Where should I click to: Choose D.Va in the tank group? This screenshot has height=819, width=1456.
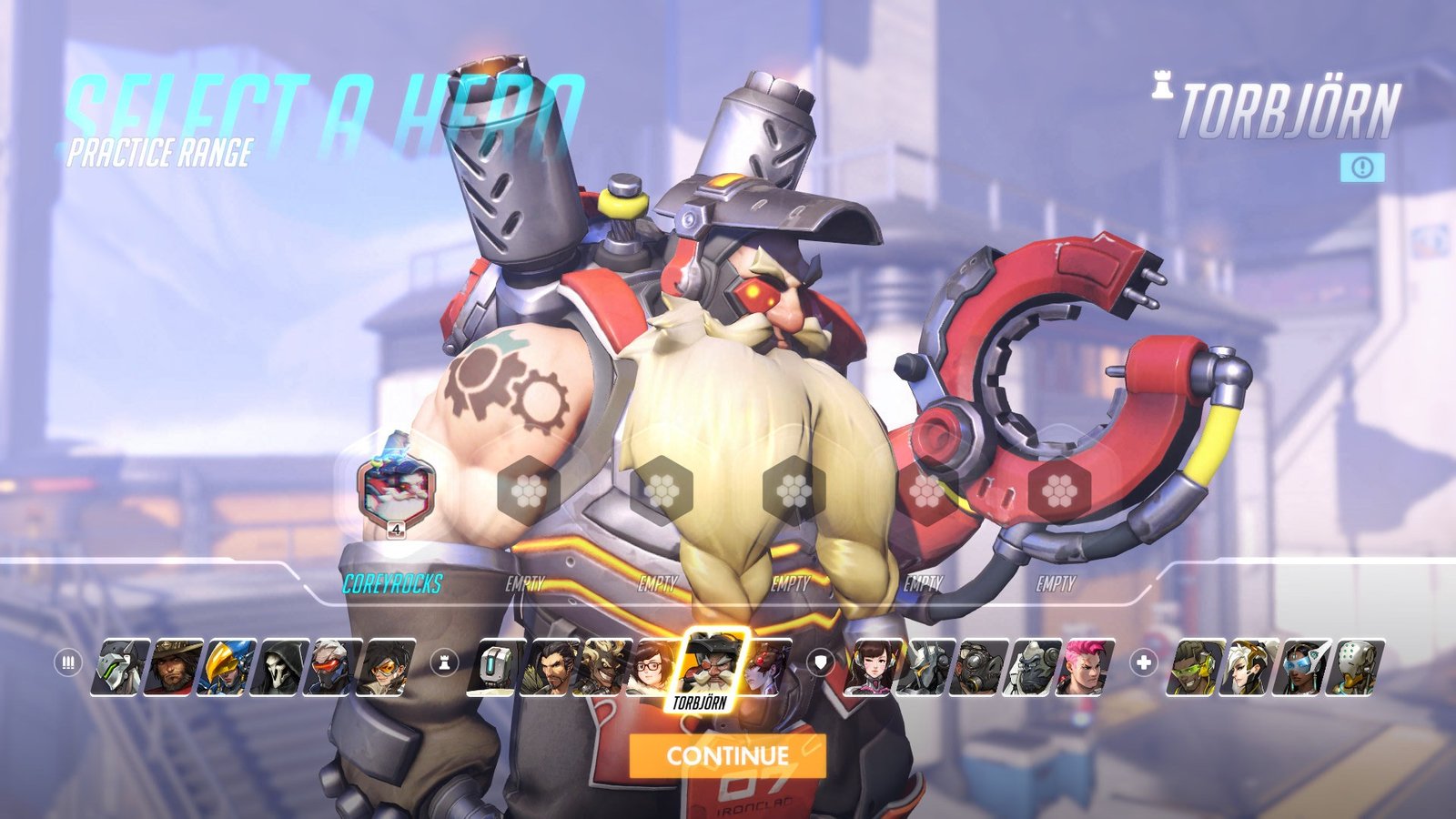click(x=875, y=667)
